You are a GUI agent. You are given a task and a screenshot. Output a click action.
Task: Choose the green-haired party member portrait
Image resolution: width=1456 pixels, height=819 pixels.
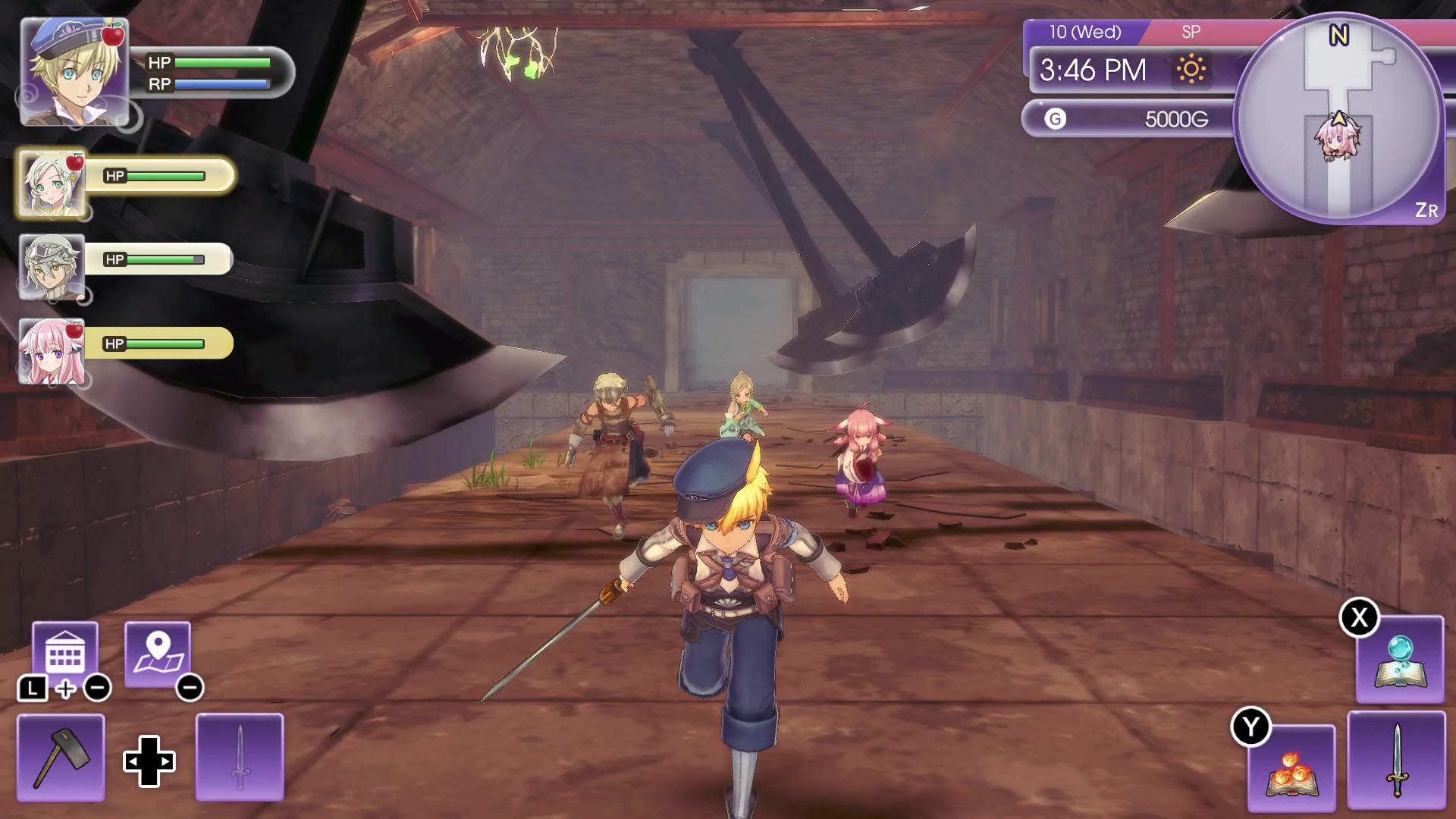(x=52, y=184)
